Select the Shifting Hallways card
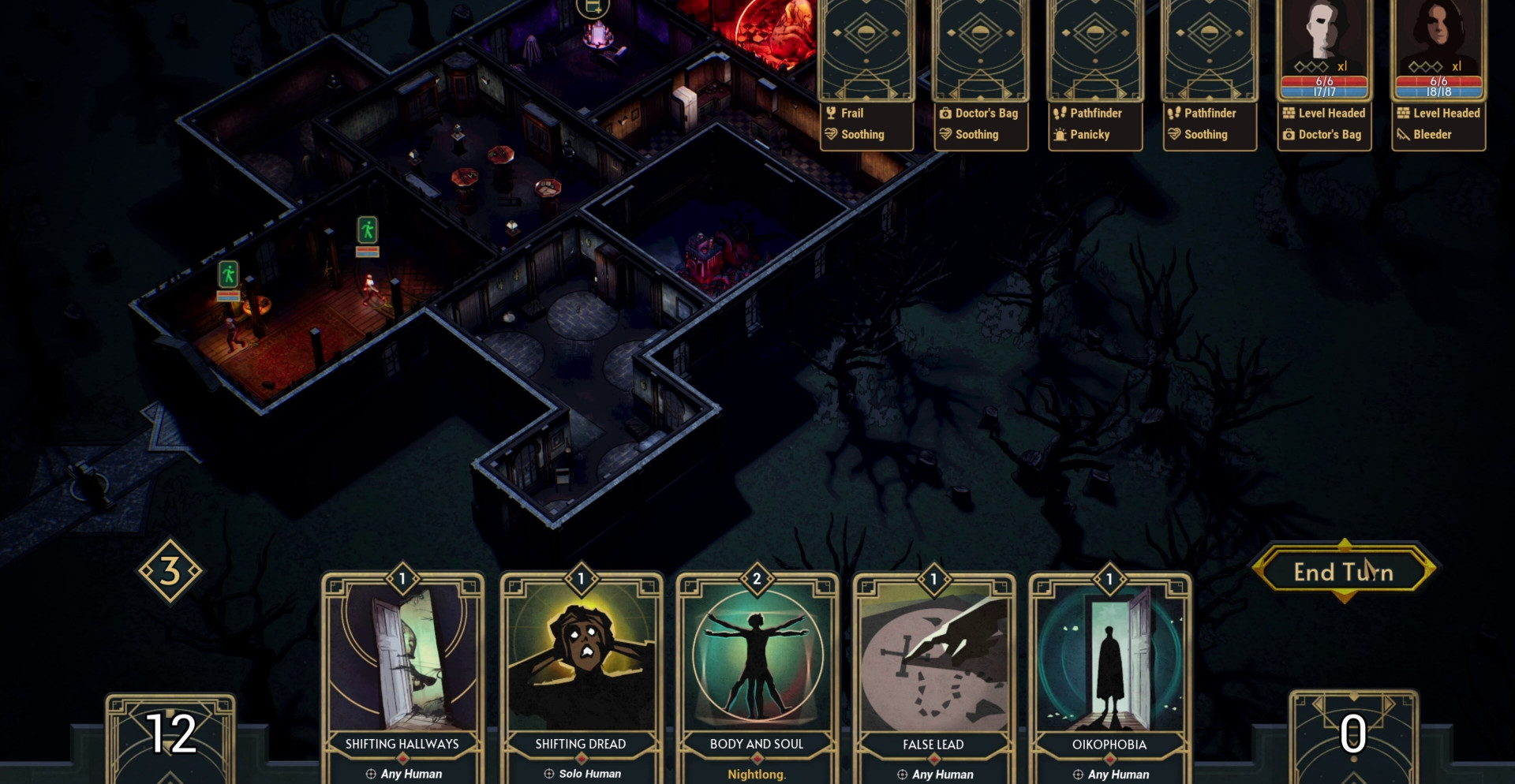 [x=402, y=670]
